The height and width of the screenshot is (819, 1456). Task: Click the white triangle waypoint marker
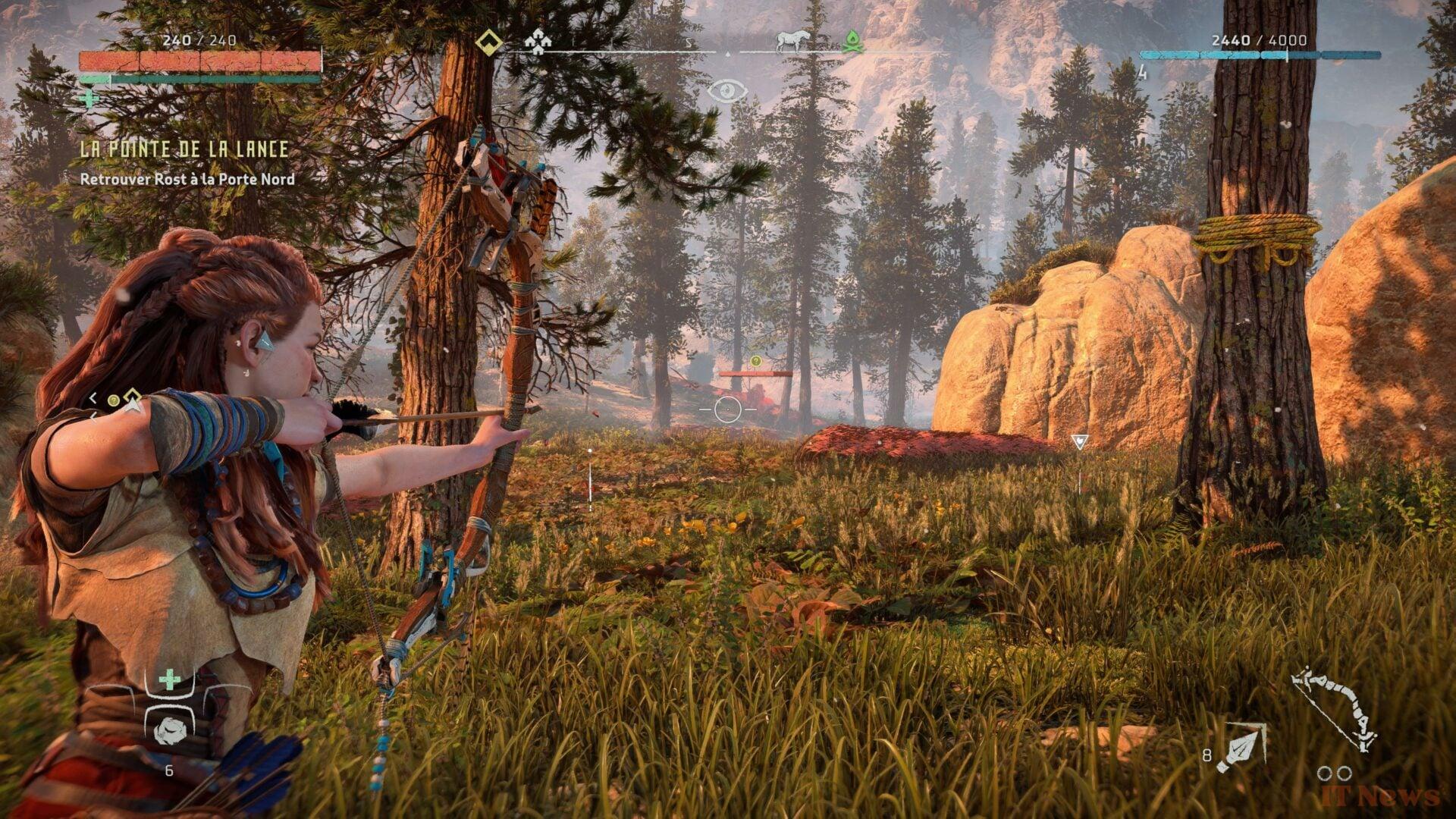[1079, 441]
